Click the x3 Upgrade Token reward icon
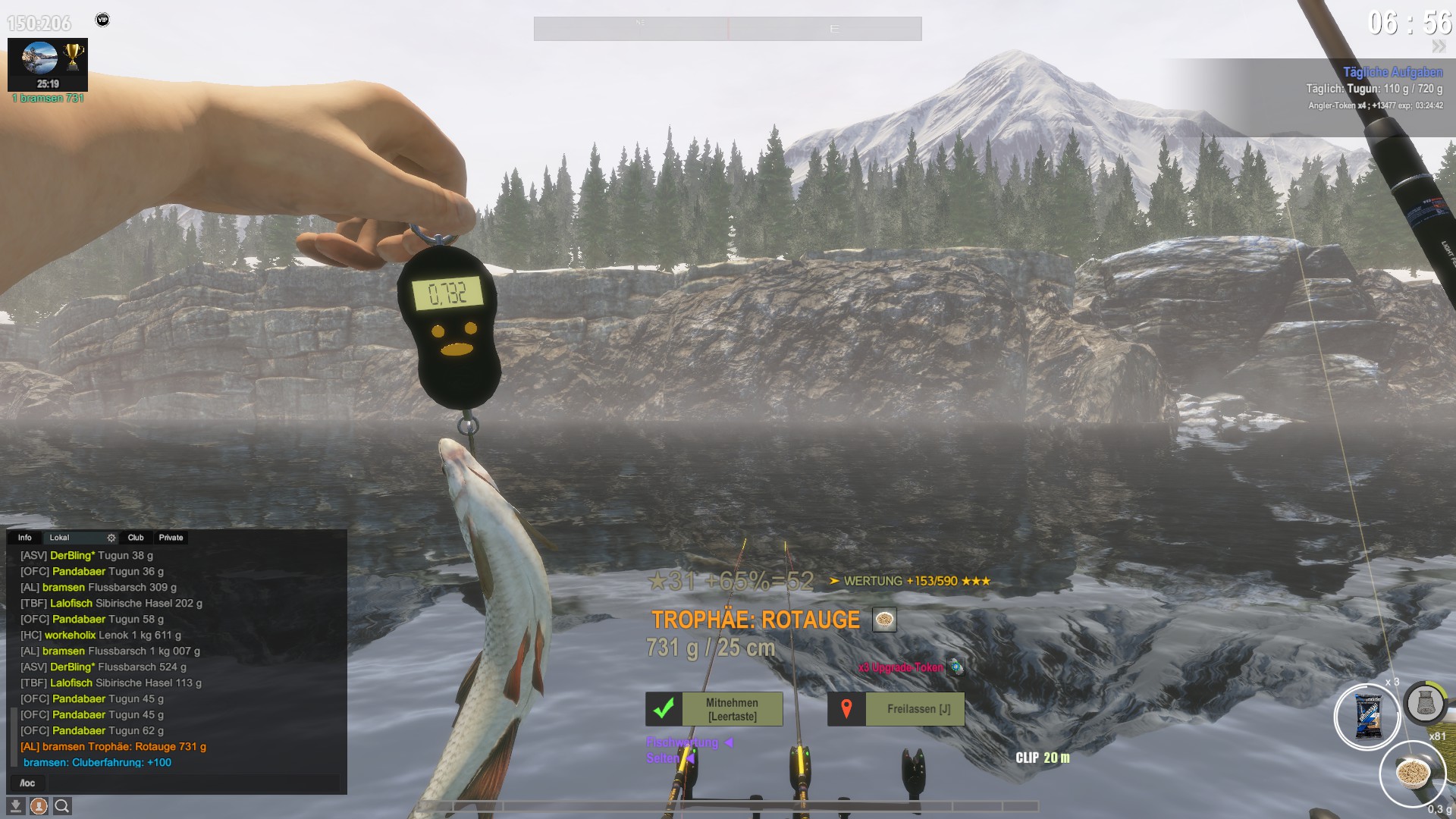 click(957, 667)
